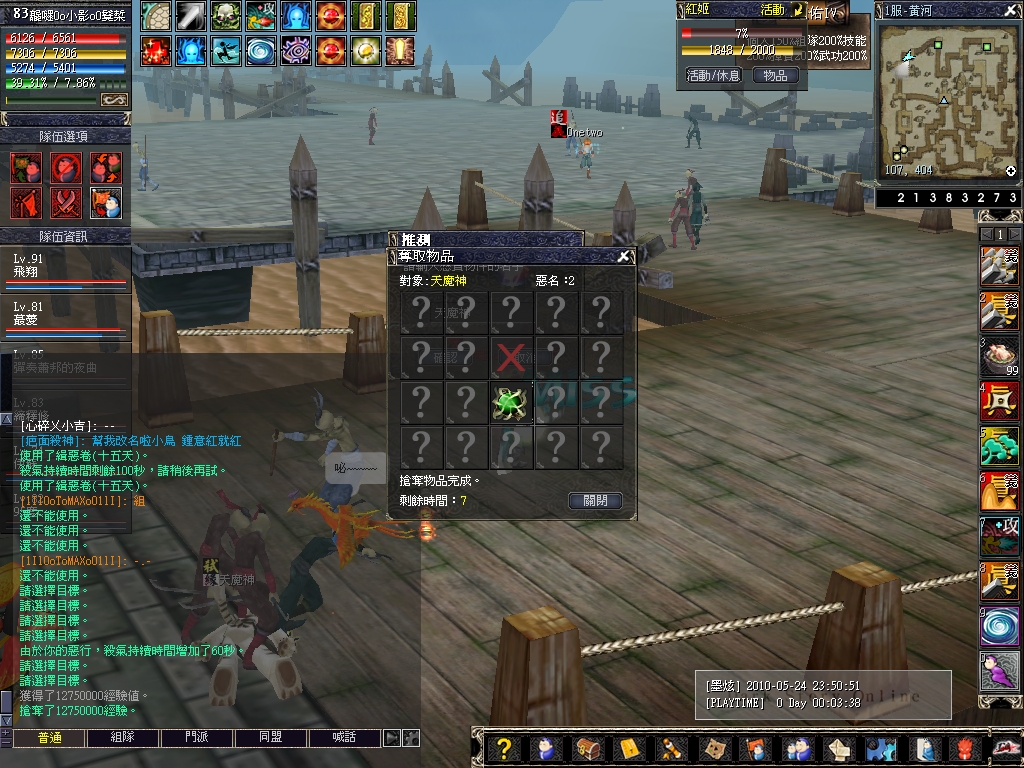Zoom the minimap with the plus button

coord(1010,171)
